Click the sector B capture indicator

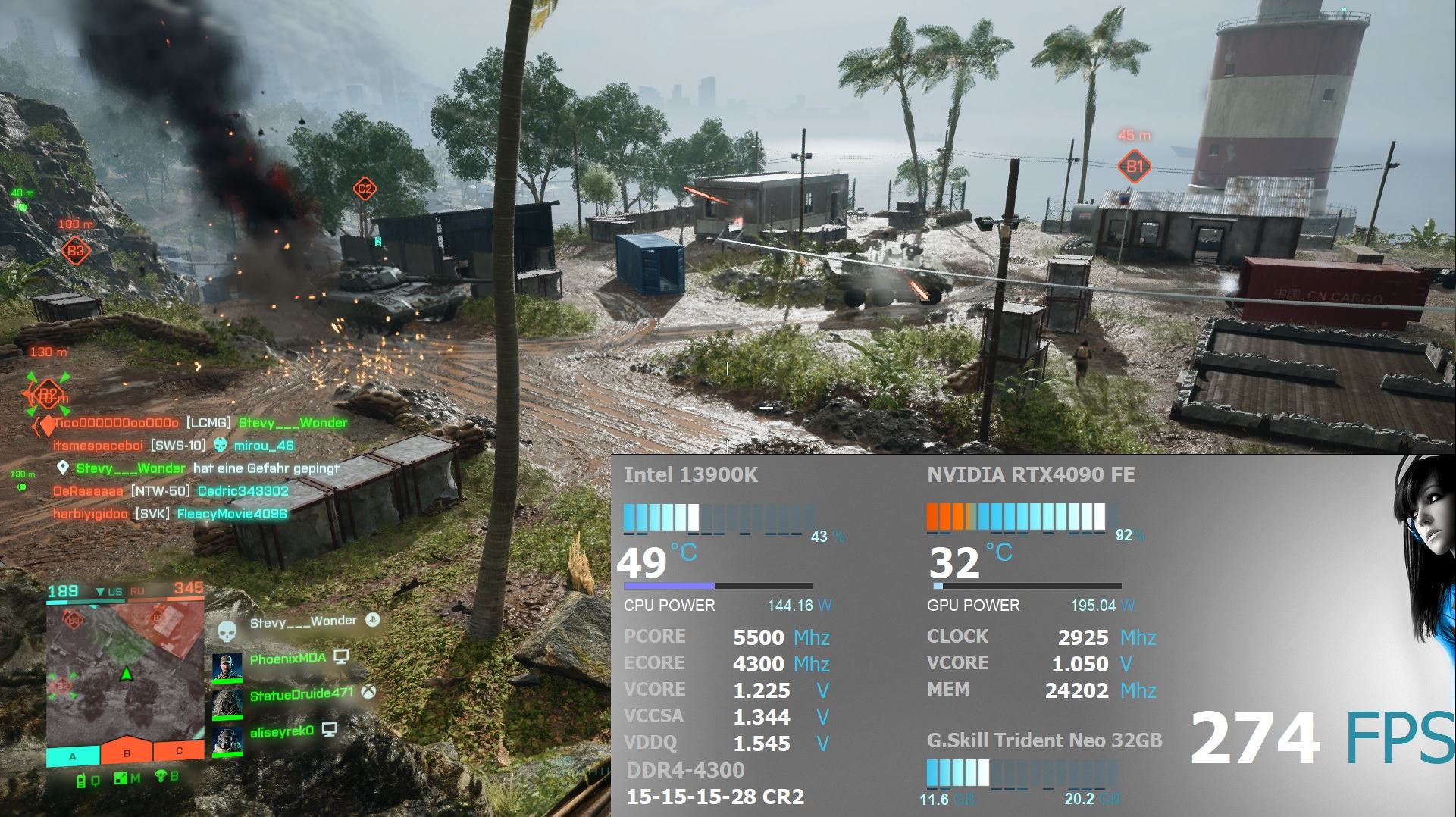pyautogui.click(x=127, y=752)
